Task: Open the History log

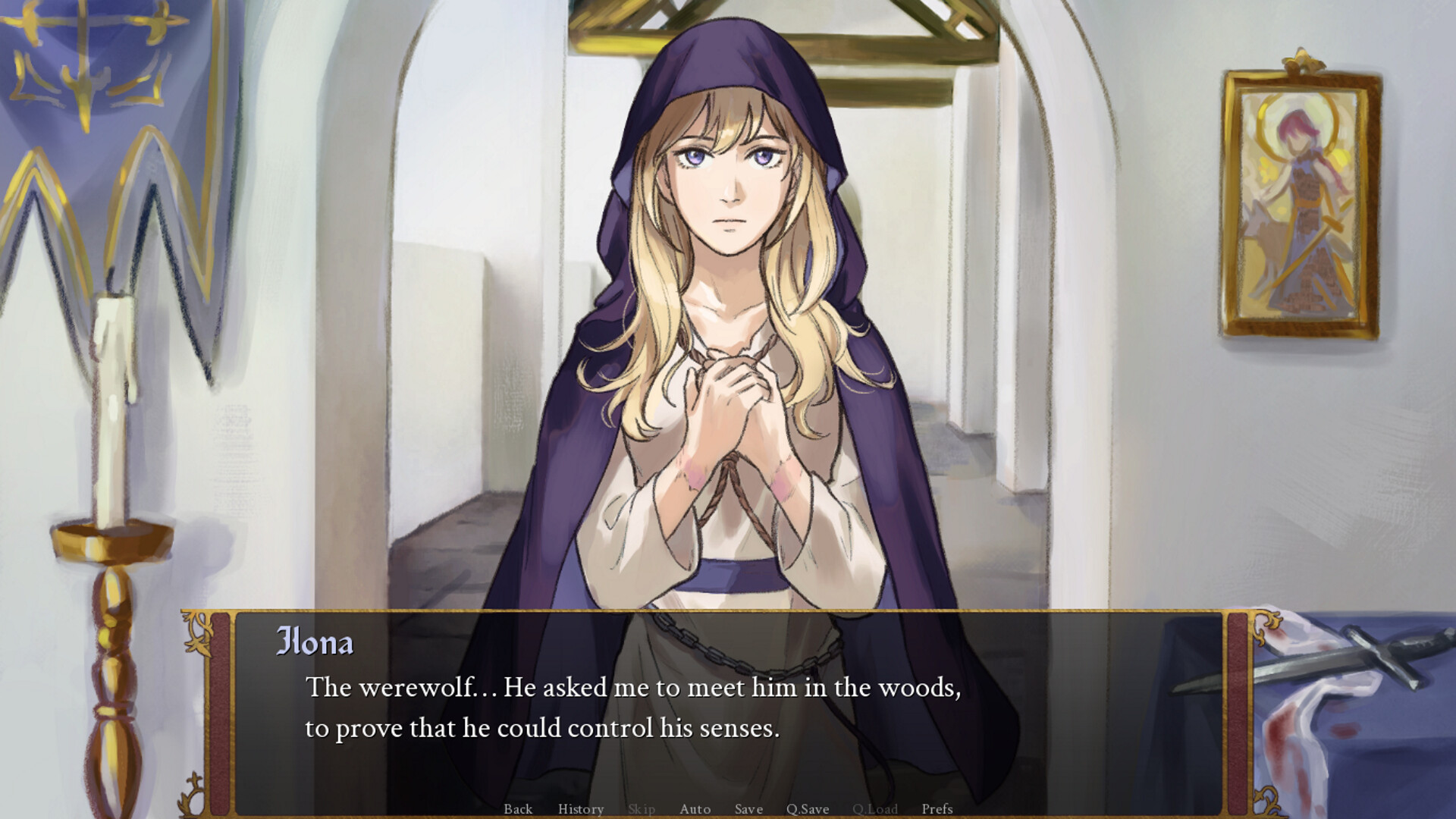Action: [x=580, y=809]
